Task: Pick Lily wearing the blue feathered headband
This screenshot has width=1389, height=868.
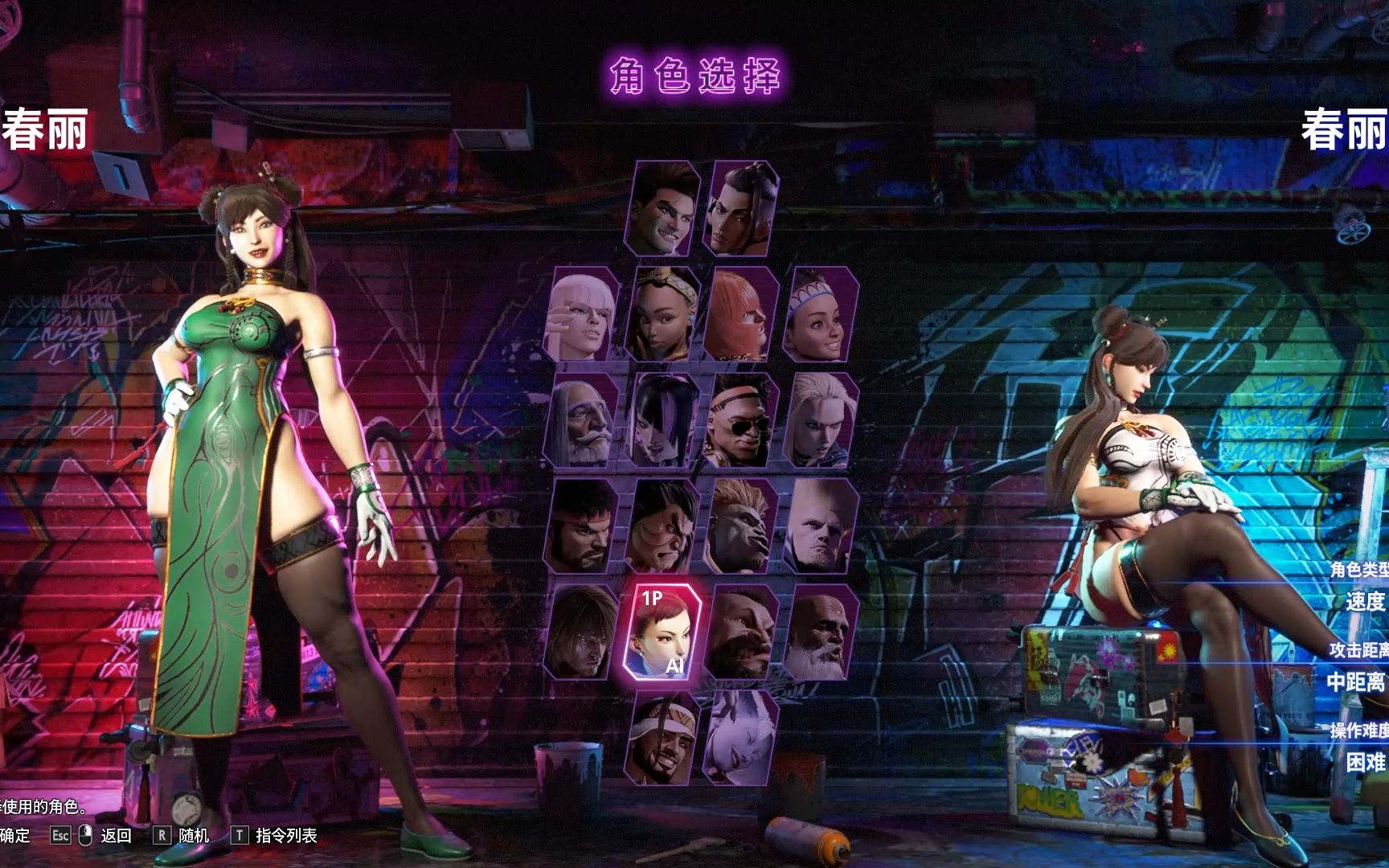Action: (821, 315)
